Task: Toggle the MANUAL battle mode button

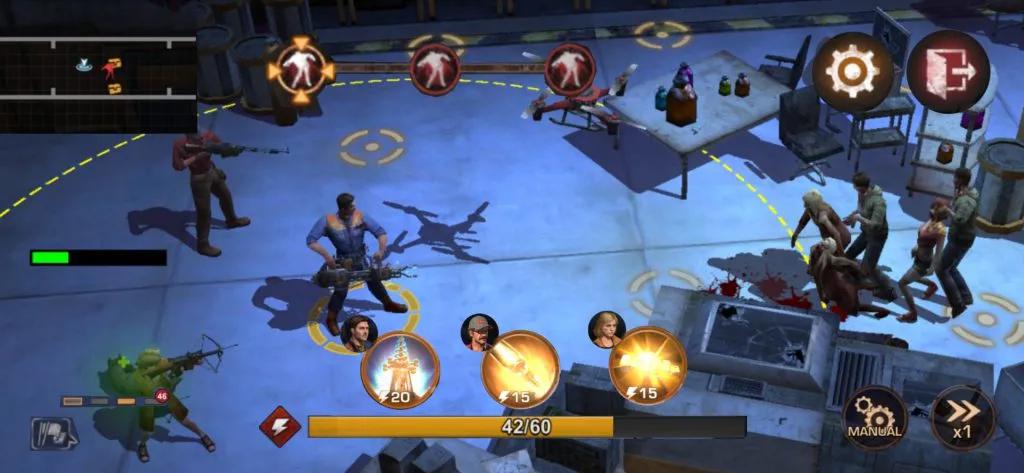Action: [875, 418]
